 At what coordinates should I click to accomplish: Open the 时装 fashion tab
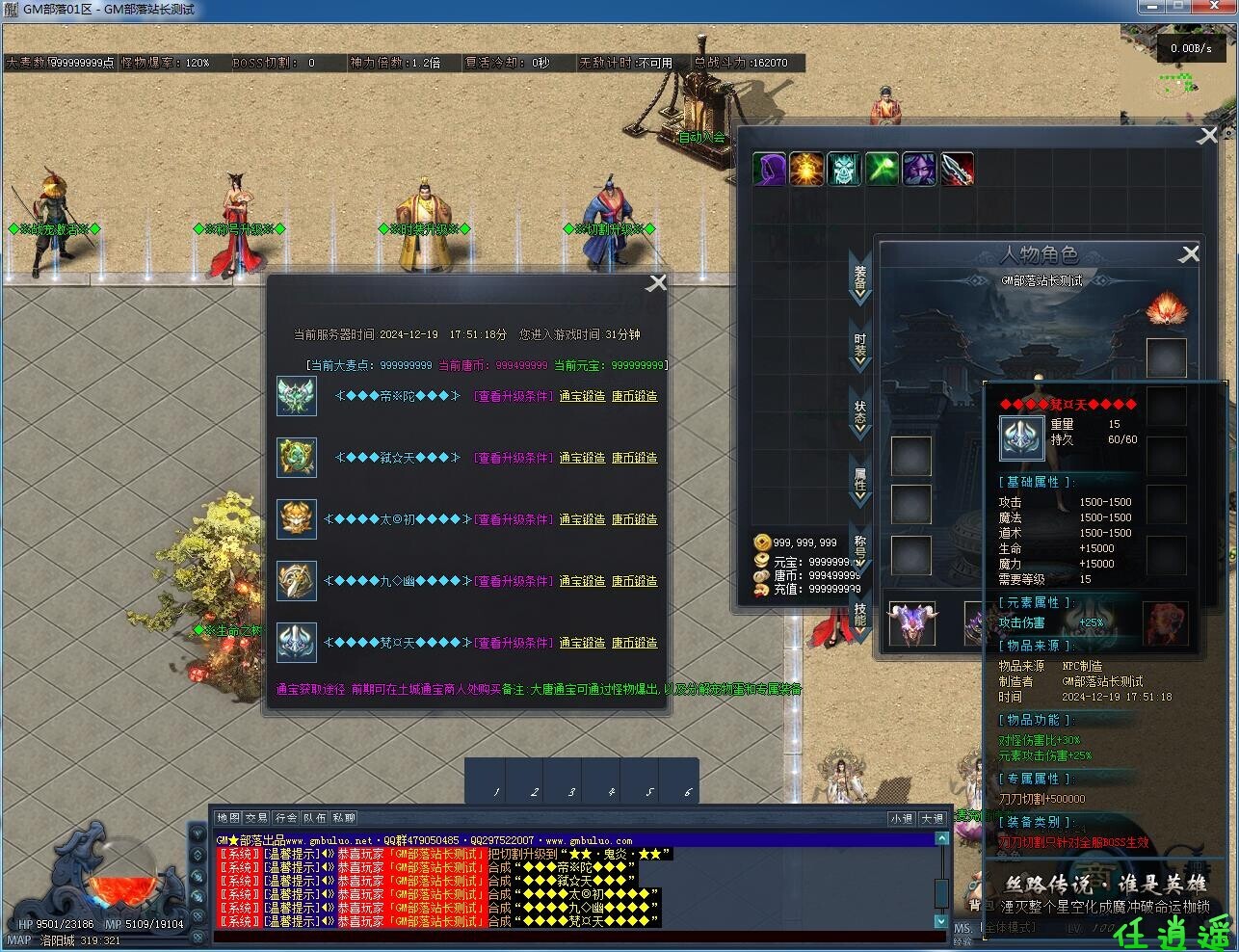pyautogui.click(x=859, y=347)
